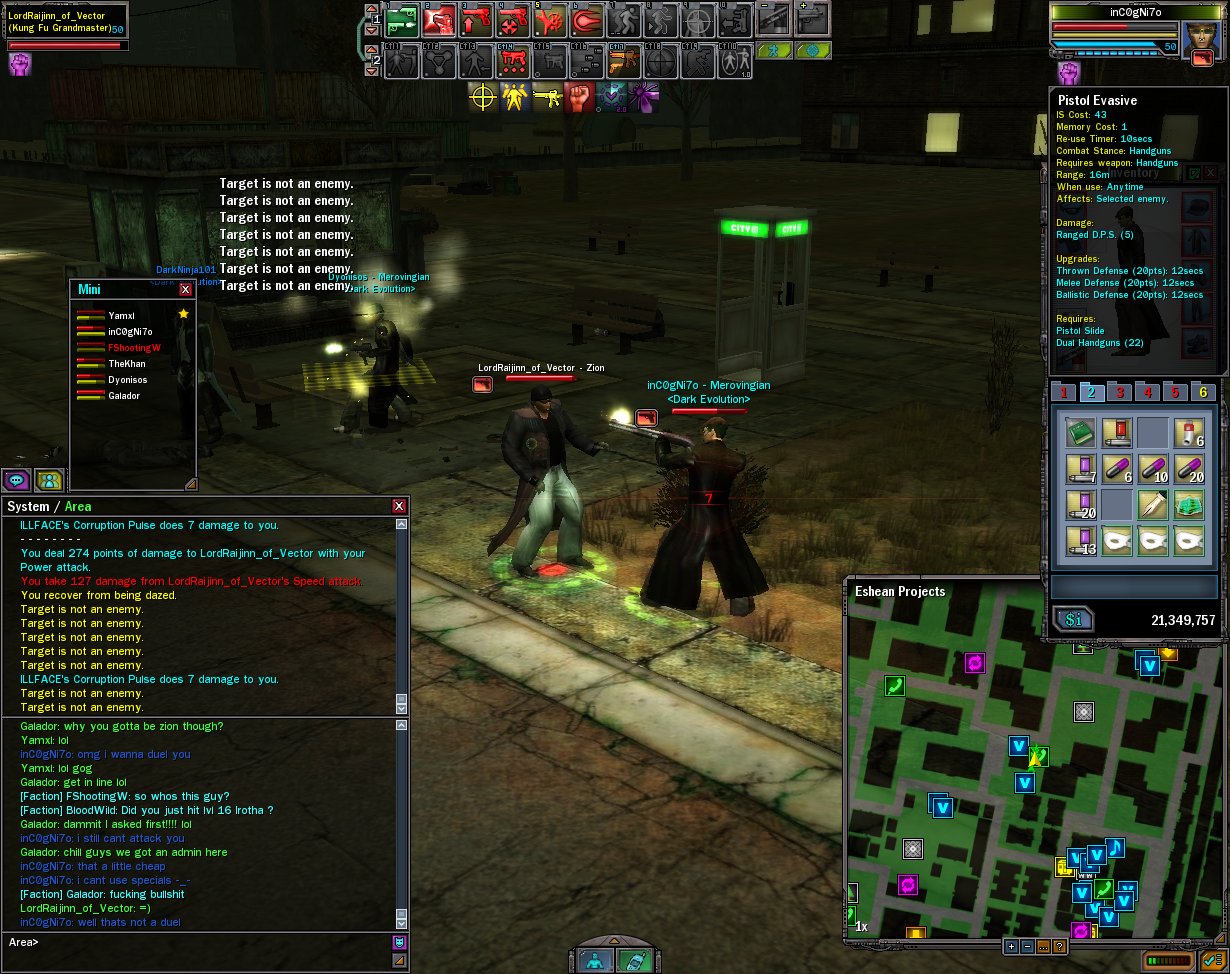Screen dimensions: 1230x974
Task: Click the yellow crosshair status icon
Action: 483,97
